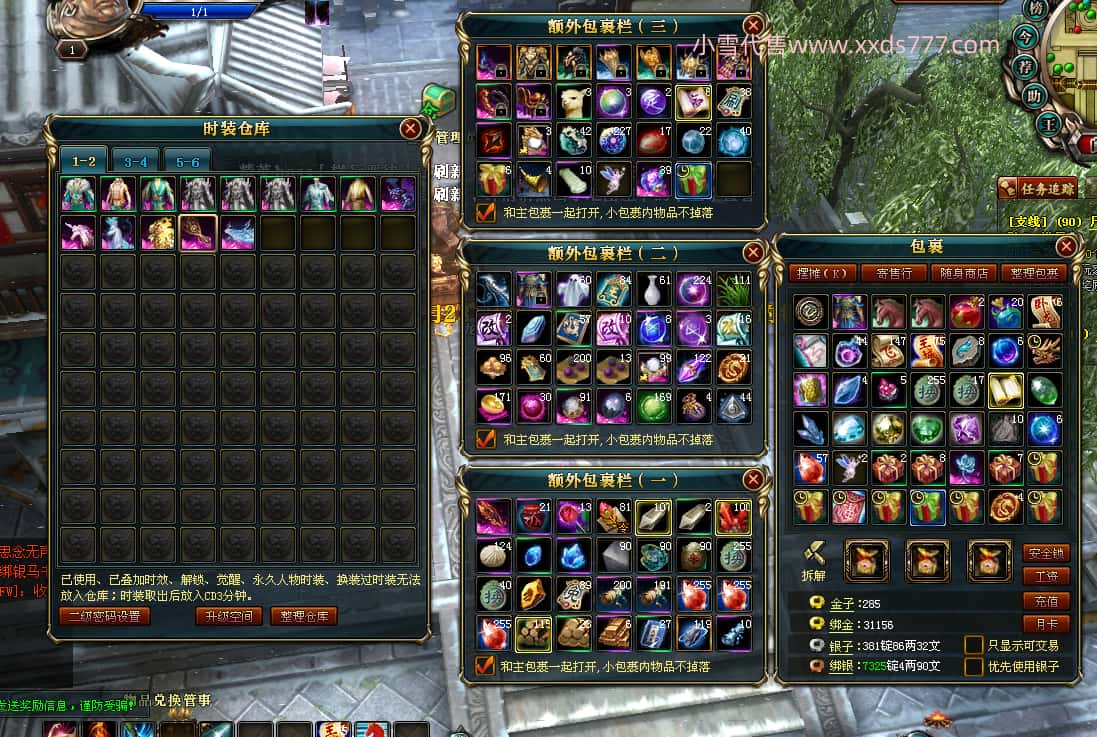The width and height of the screenshot is (1097, 737).
Task: Close the 额外包裹栏（一） panel
Action: 753,480
